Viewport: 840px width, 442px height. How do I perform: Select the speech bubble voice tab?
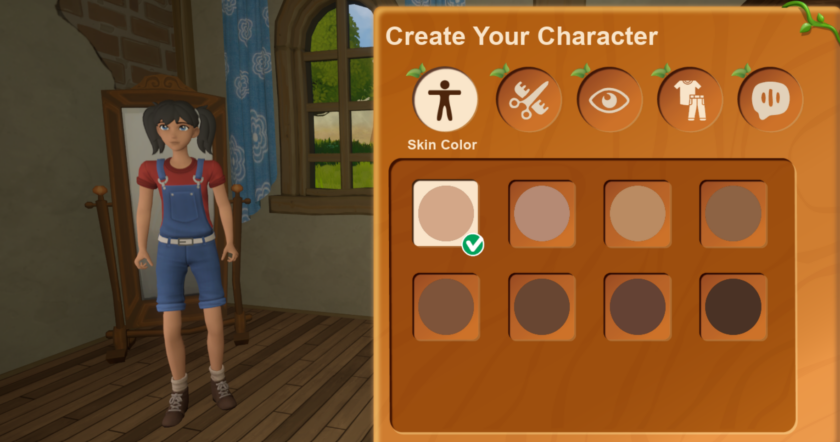[x=770, y=100]
